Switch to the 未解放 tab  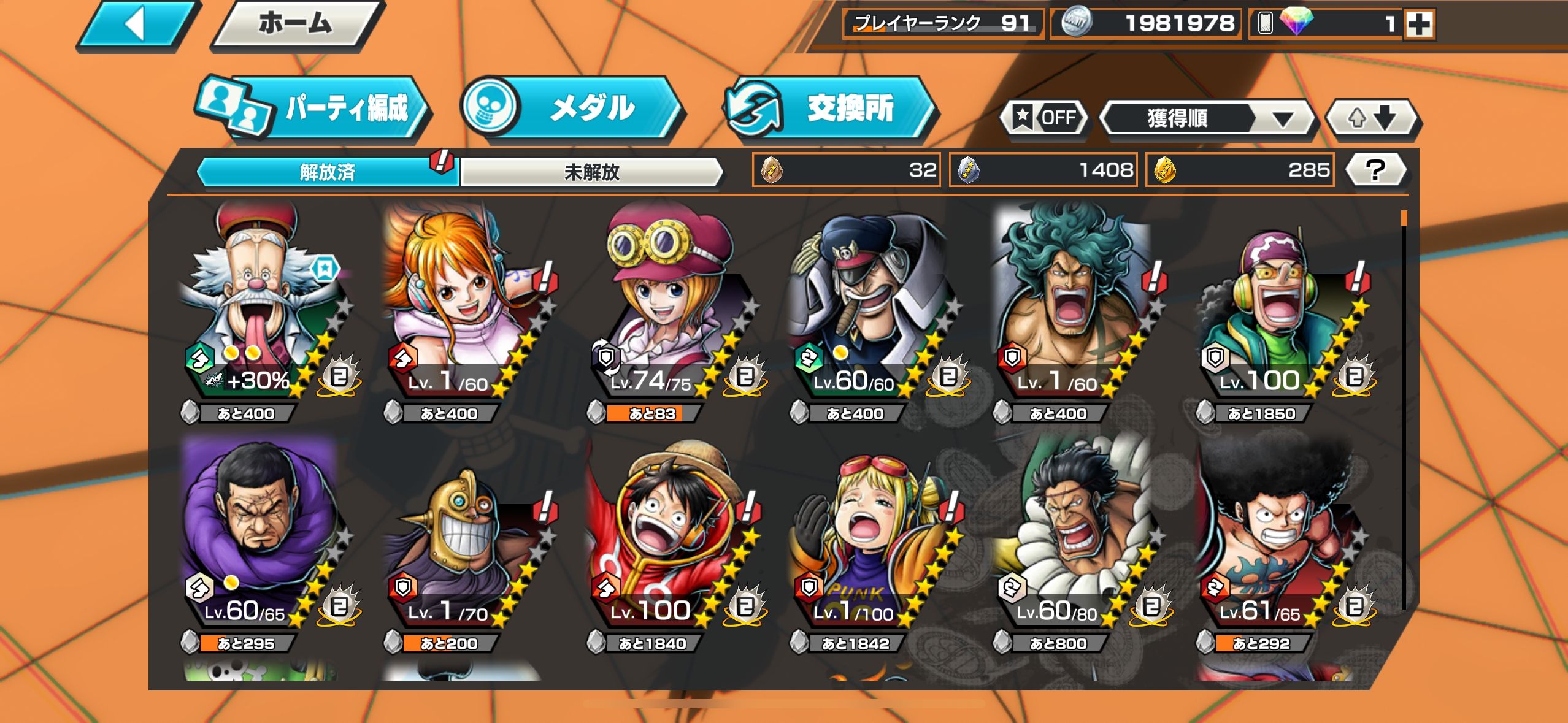[x=591, y=172]
